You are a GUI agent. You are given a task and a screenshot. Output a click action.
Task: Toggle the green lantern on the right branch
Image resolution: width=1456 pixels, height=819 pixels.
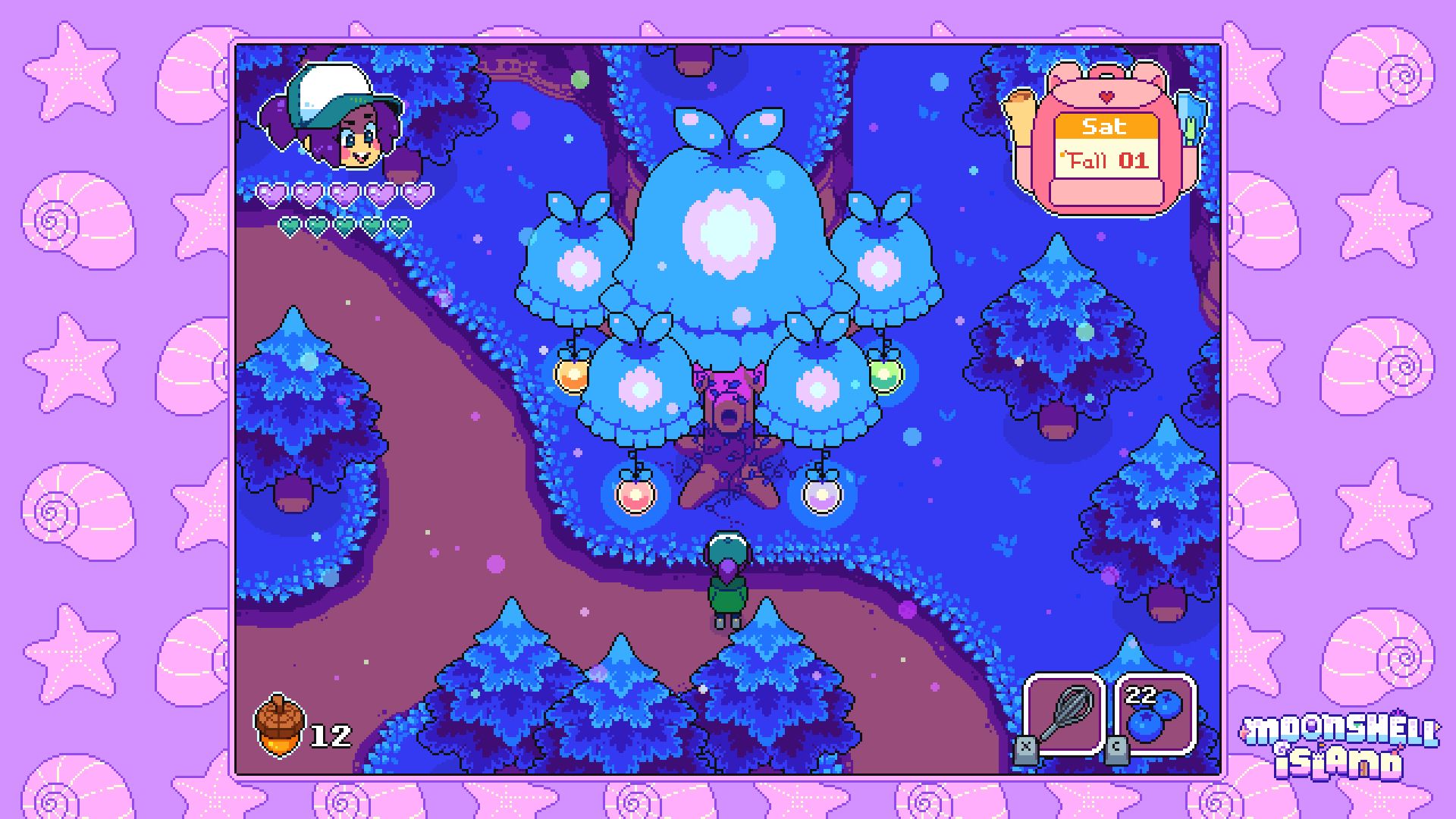tap(883, 375)
